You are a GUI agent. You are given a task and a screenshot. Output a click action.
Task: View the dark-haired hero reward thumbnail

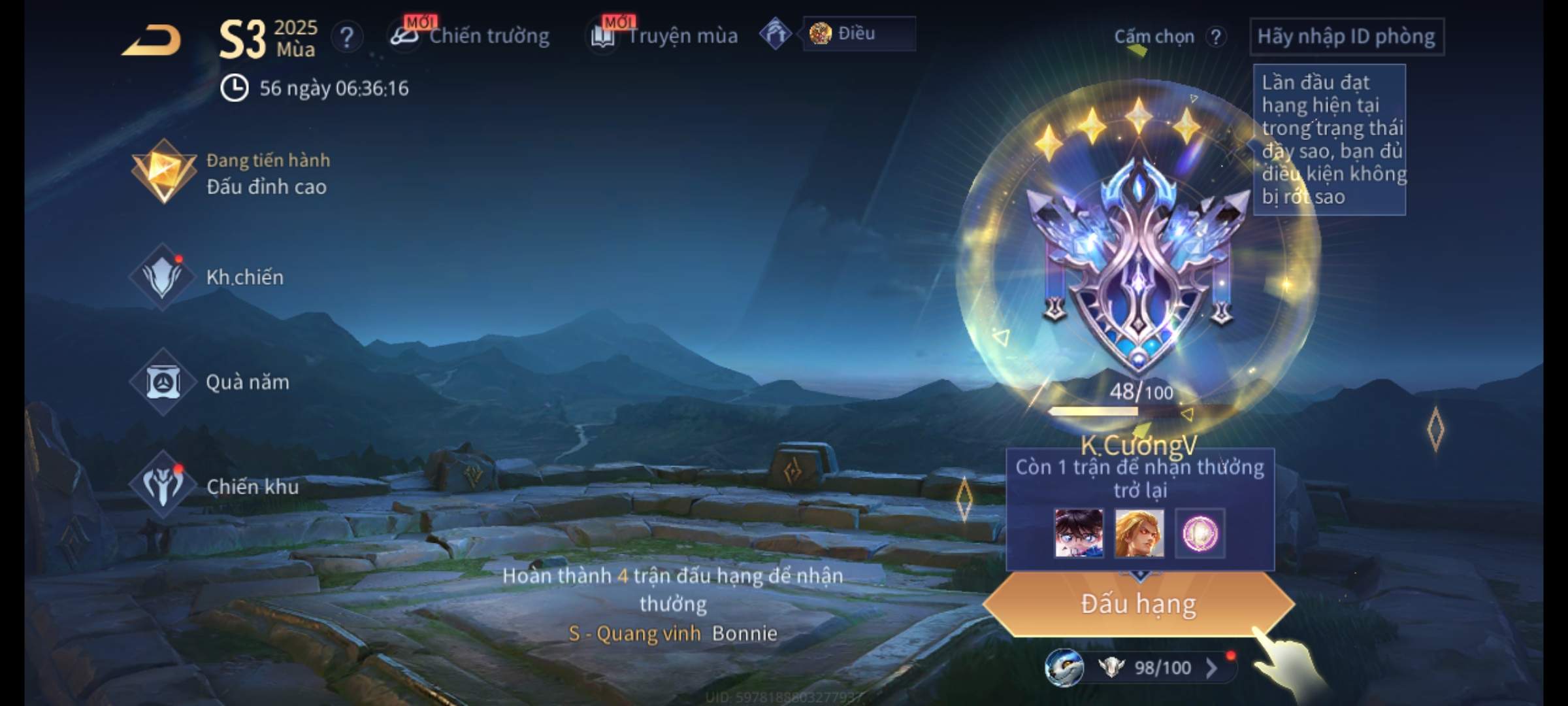1079,533
